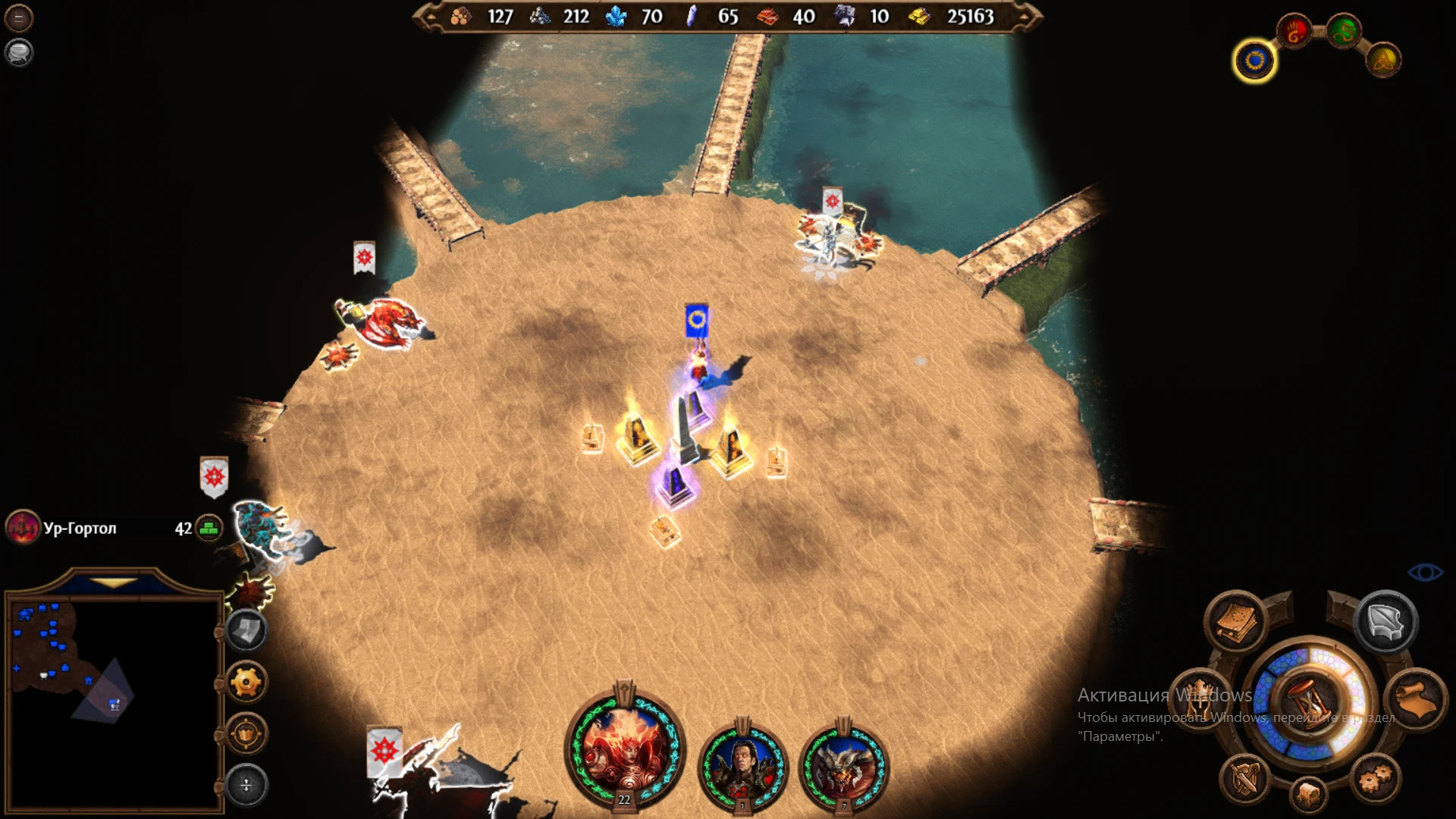
Task: Click the gear button beside the minimap
Action: [x=246, y=681]
